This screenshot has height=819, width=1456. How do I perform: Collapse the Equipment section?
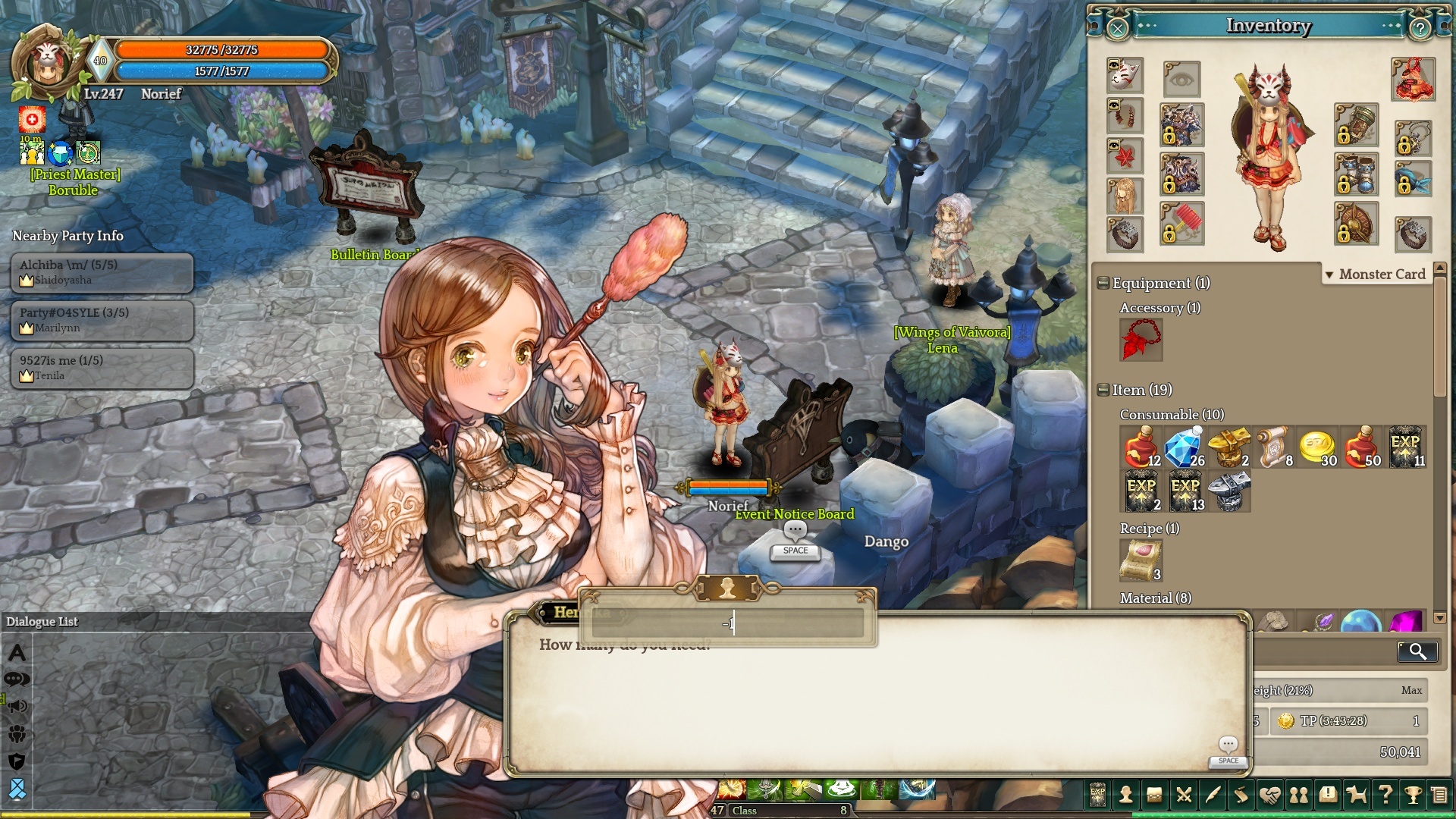[x=1103, y=283]
